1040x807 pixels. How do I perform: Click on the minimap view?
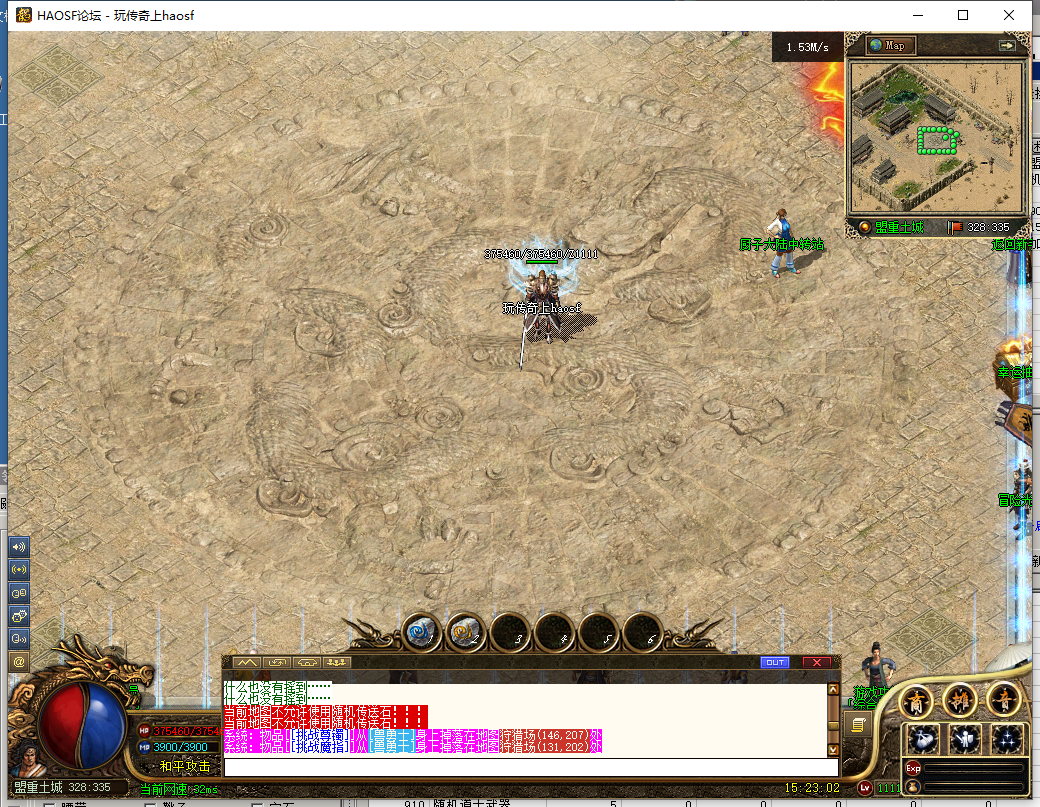[936, 130]
